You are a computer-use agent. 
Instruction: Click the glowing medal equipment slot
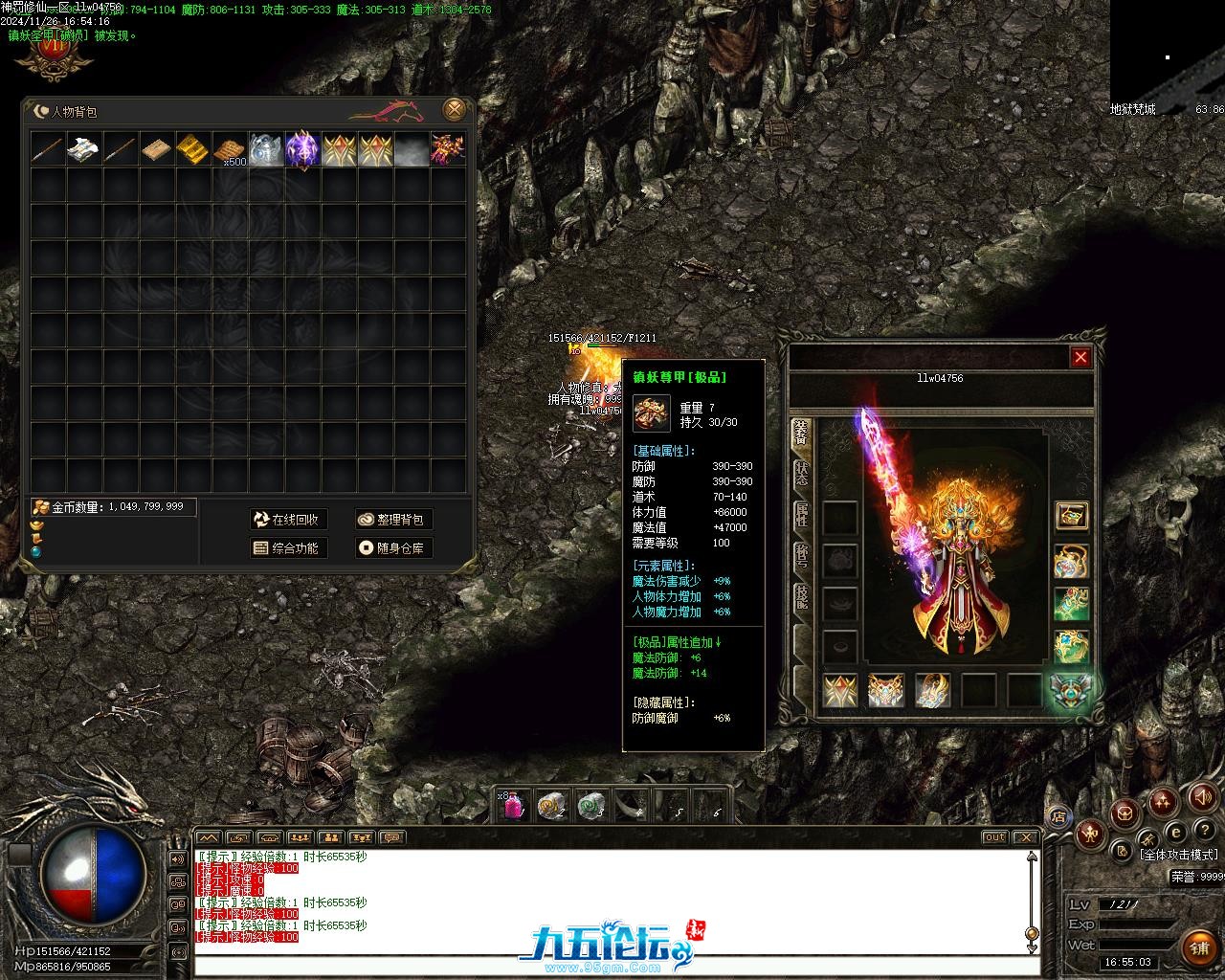1071,691
